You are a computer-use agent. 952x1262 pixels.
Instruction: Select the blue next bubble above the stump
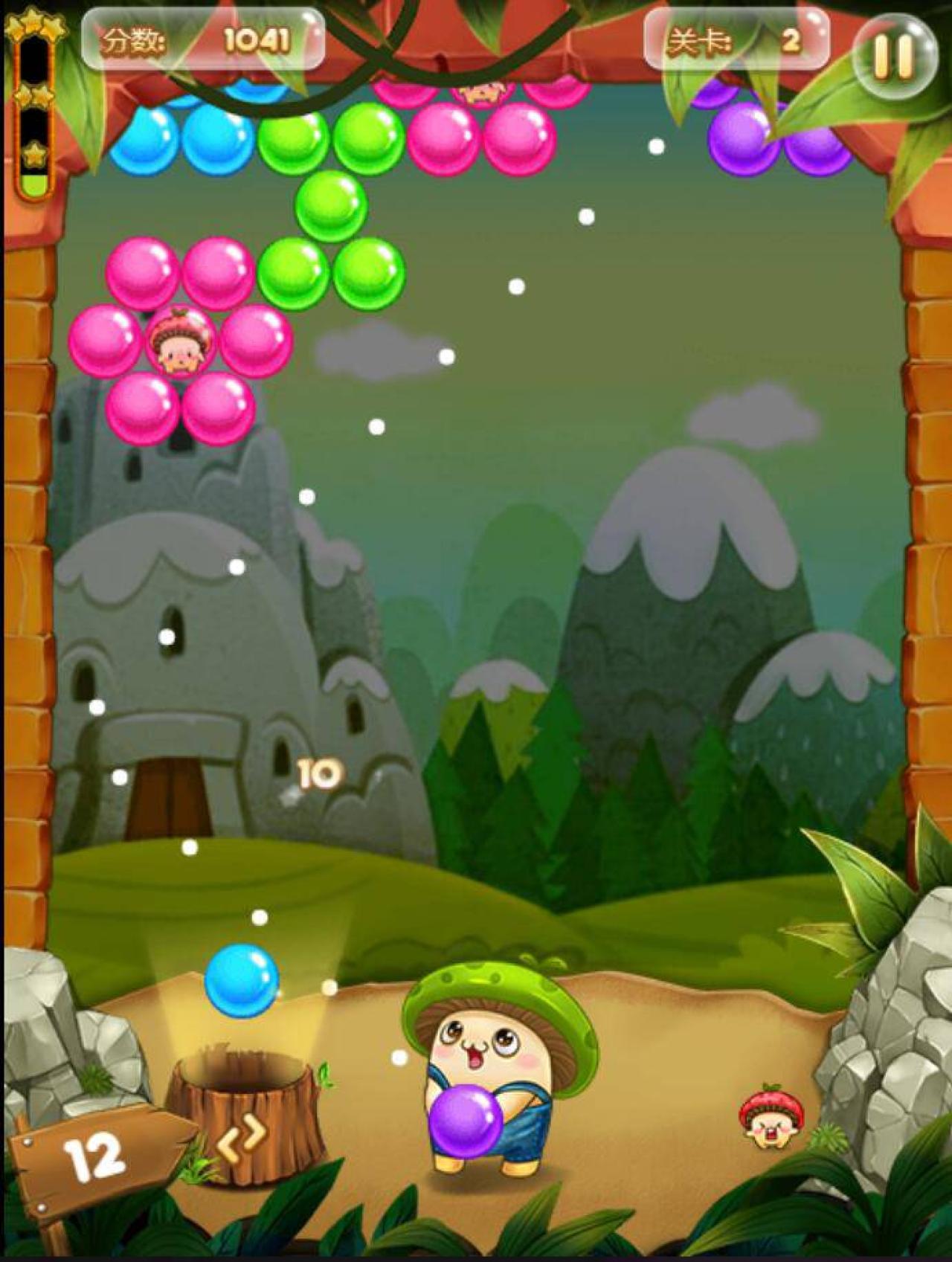tap(241, 979)
